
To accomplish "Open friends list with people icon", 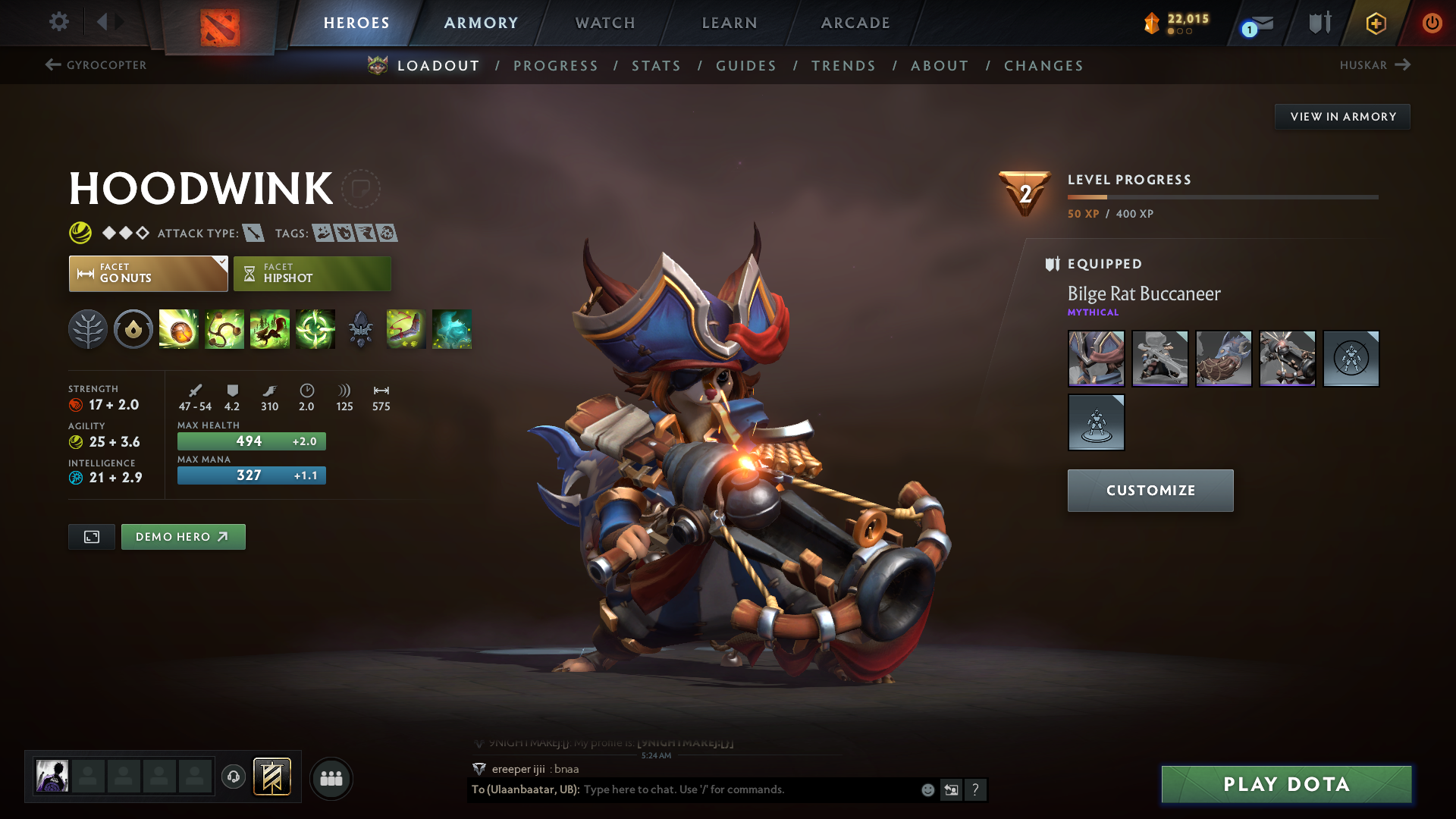I will (331, 778).
